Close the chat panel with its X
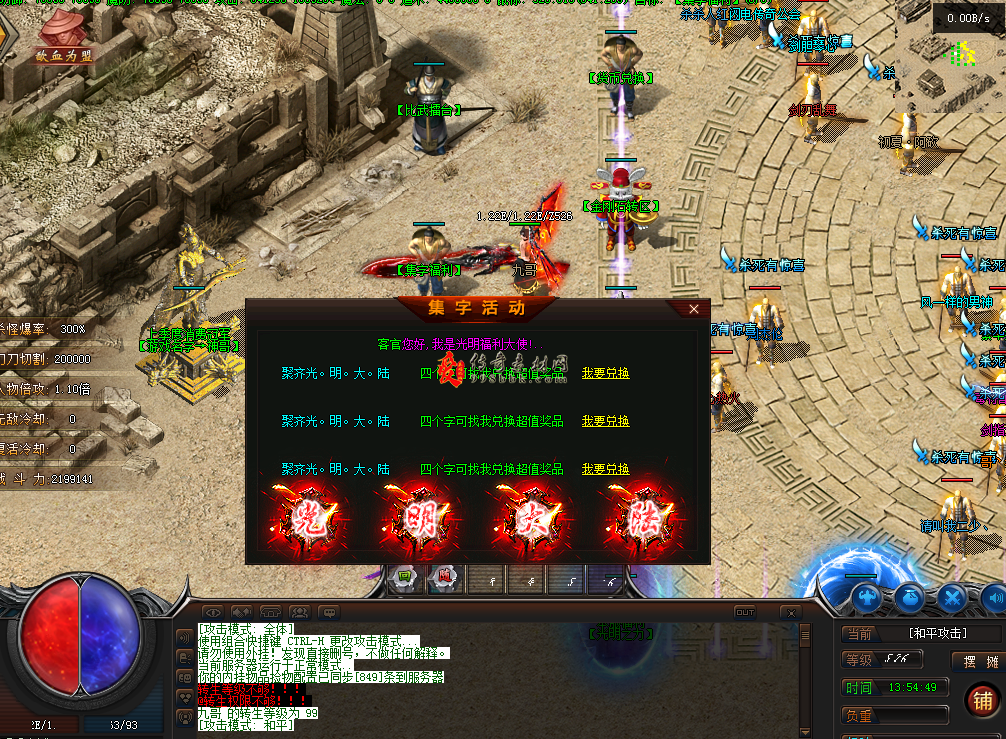 [791, 613]
